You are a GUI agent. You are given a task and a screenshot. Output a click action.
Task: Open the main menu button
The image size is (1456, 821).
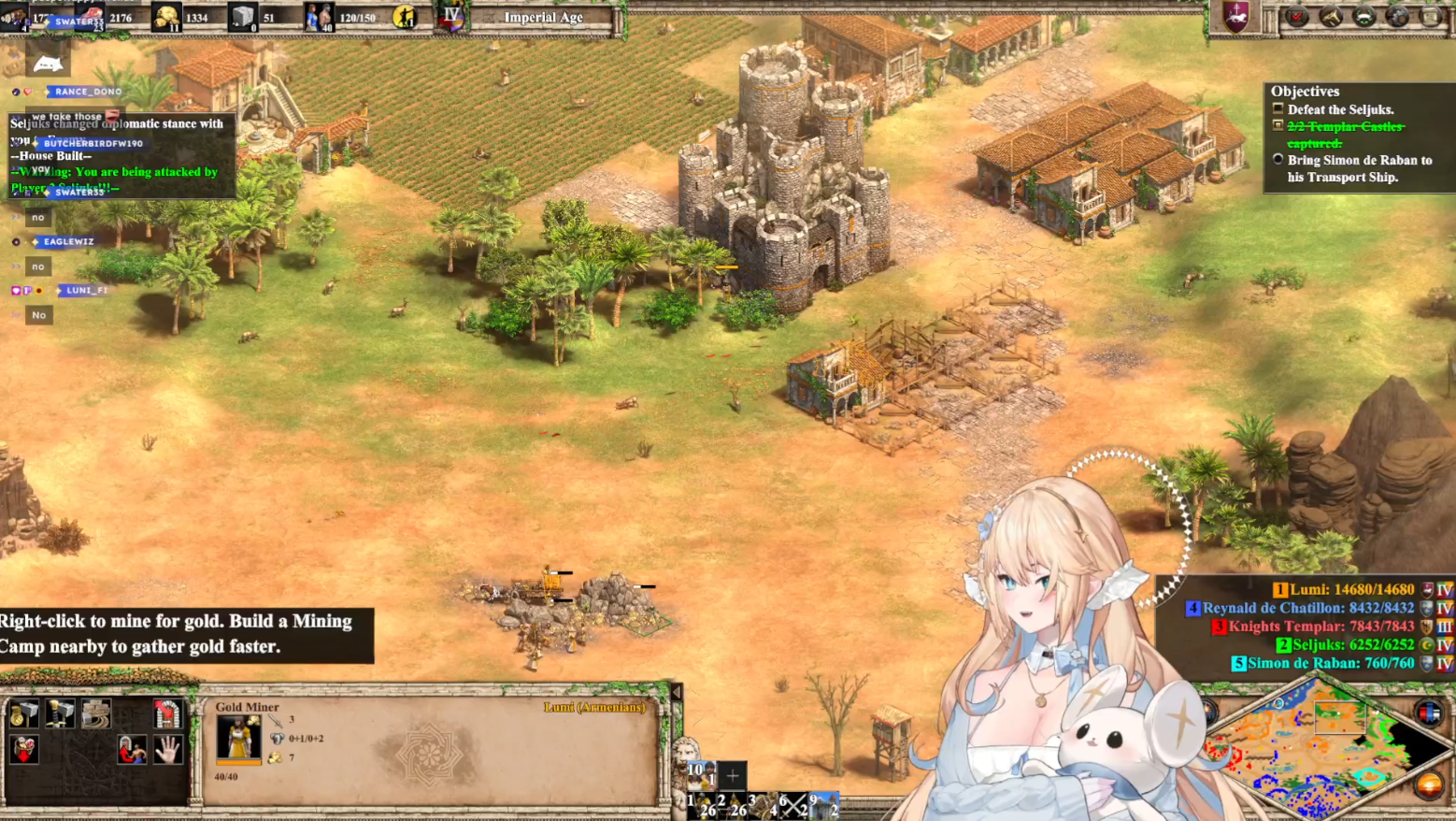pos(1432,17)
